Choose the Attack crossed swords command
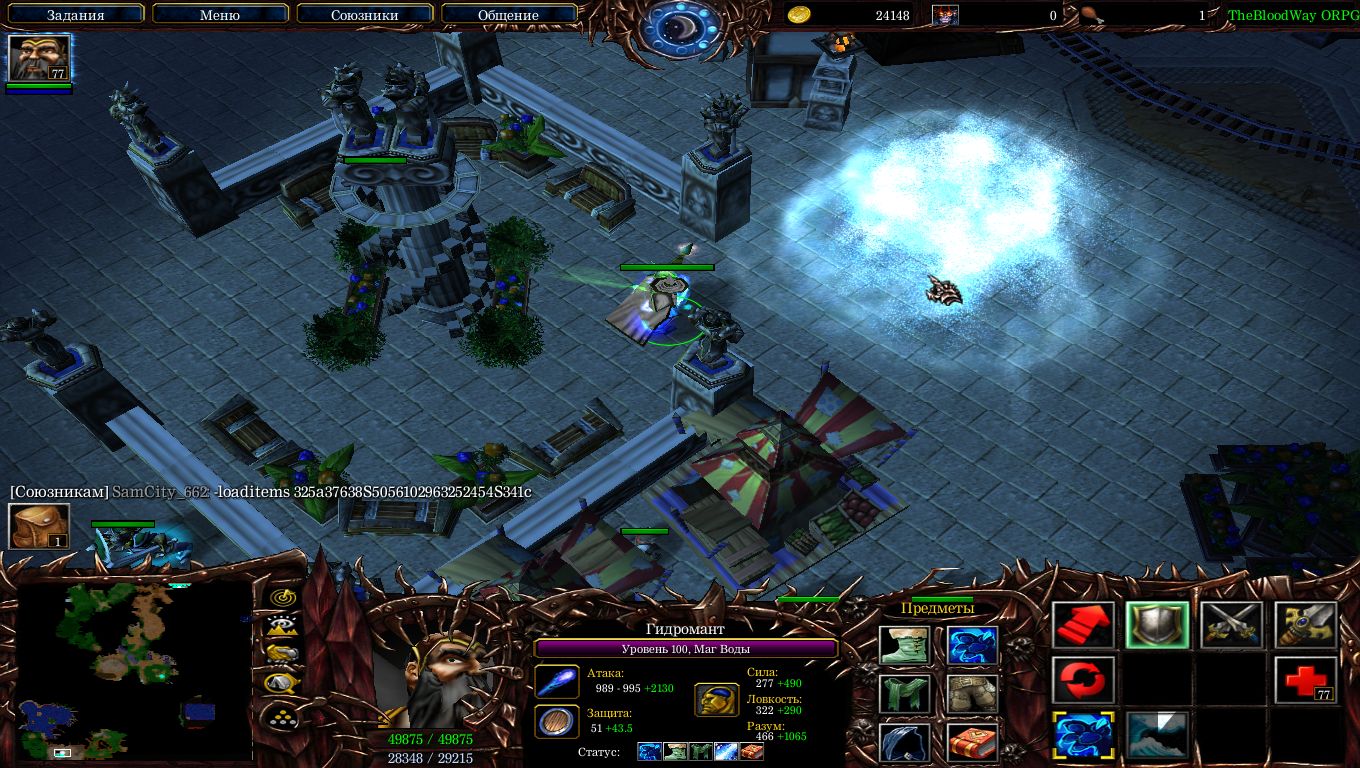 [x=1232, y=626]
